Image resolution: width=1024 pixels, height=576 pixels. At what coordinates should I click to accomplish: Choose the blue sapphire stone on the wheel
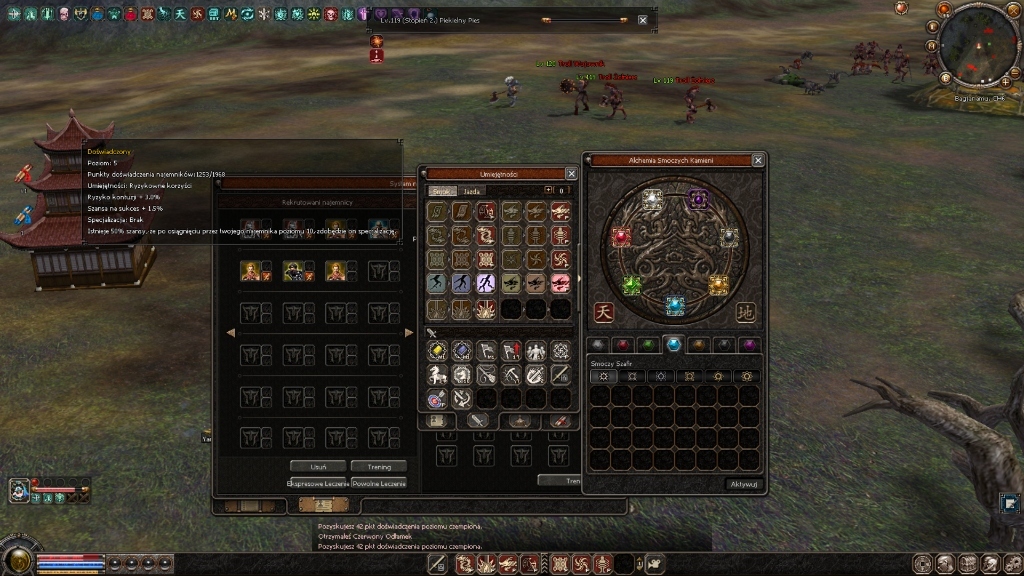pyautogui.click(x=675, y=304)
